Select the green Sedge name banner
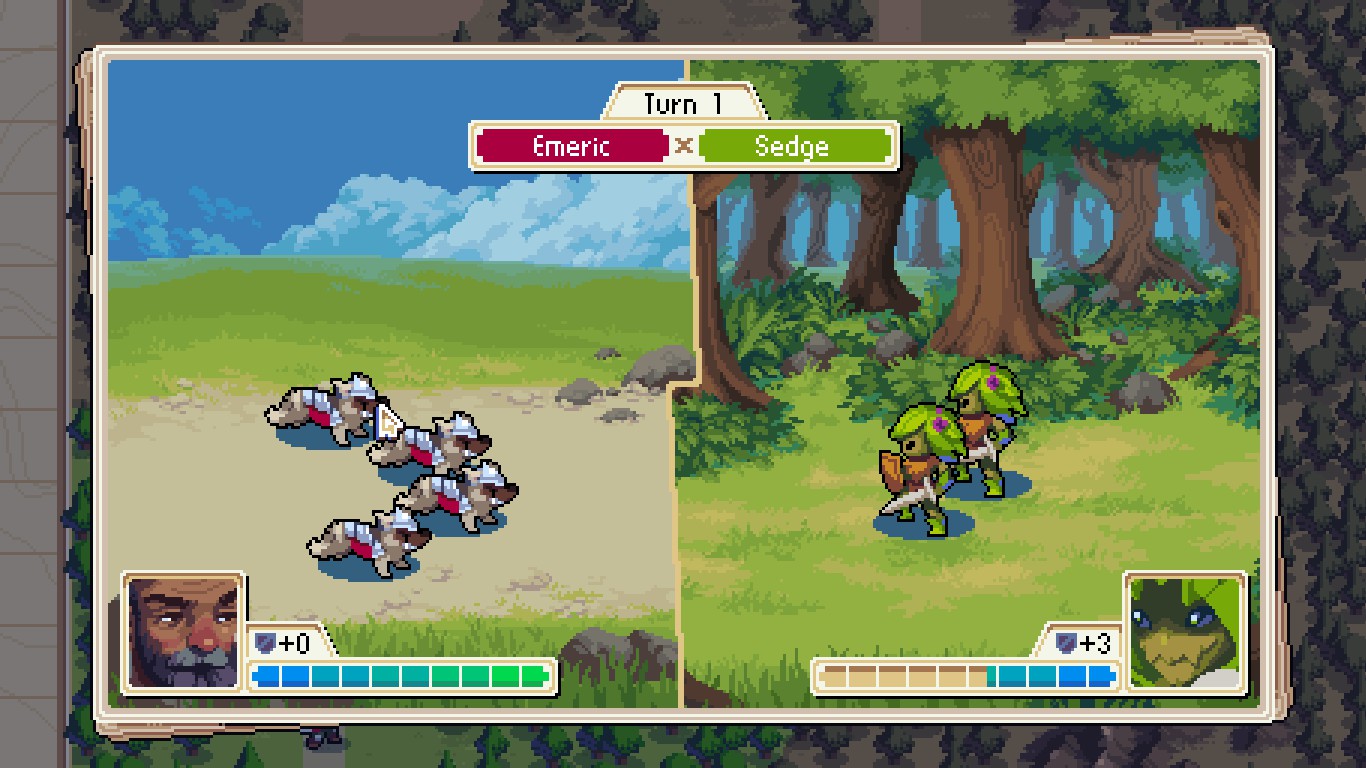 click(x=792, y=146)
